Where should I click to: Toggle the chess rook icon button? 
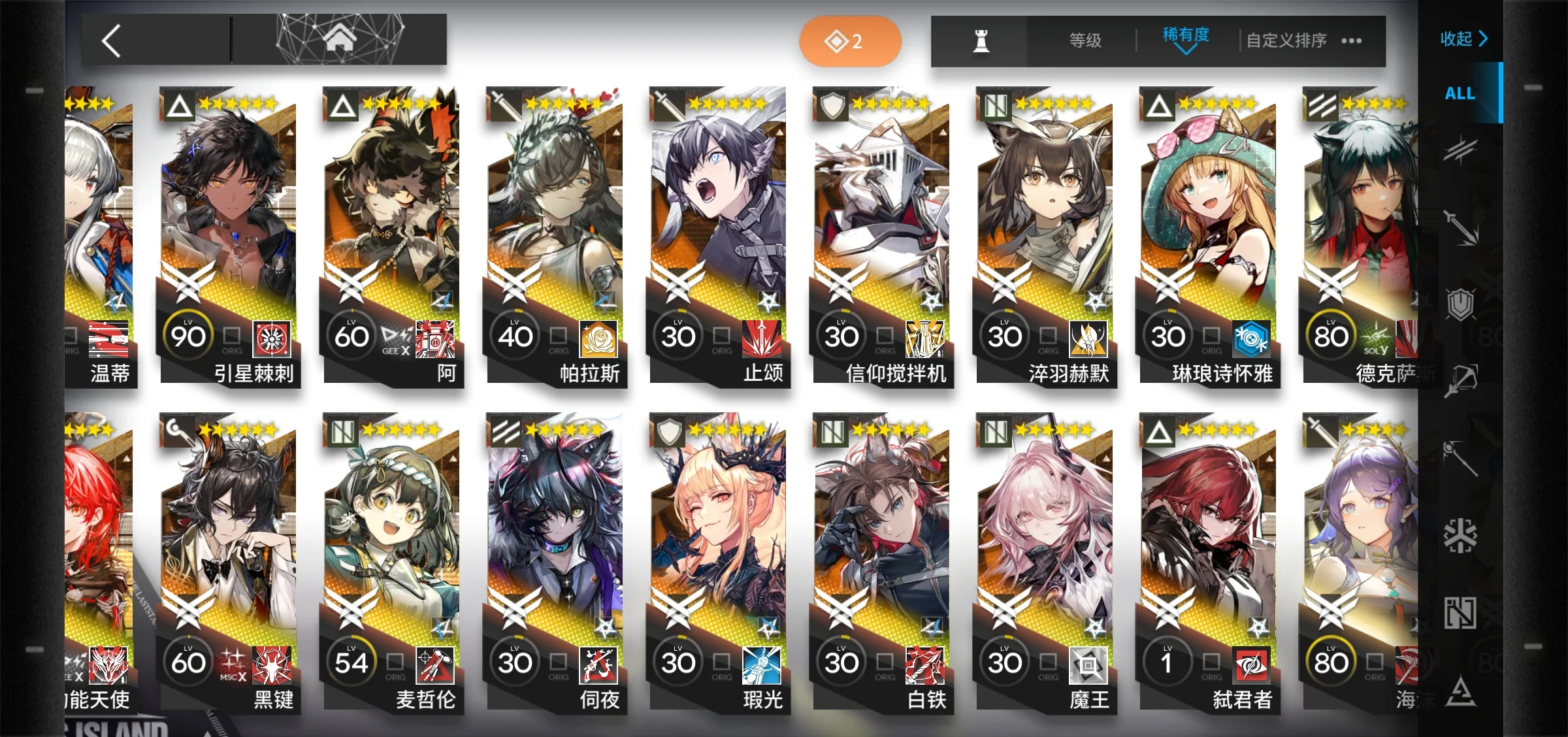coord(981,41)
